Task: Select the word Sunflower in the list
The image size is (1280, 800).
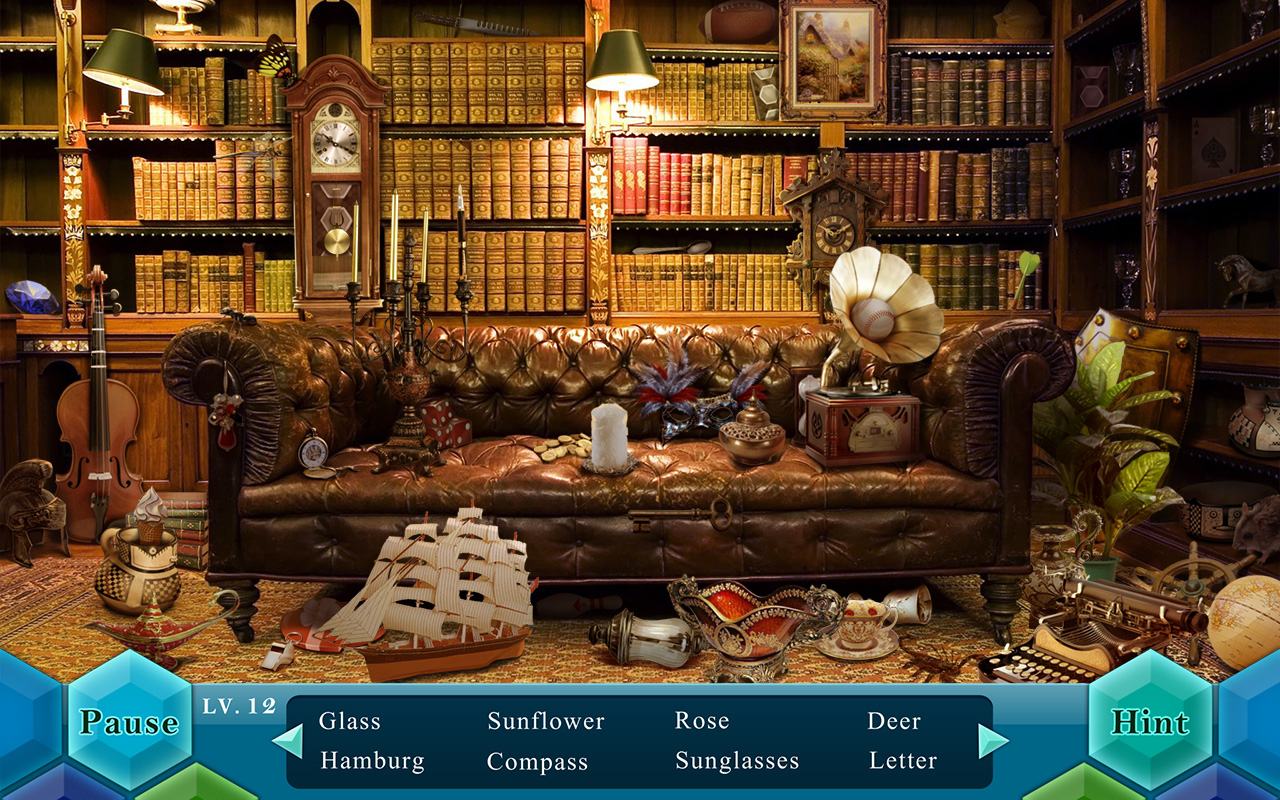Action: (544, 720)
